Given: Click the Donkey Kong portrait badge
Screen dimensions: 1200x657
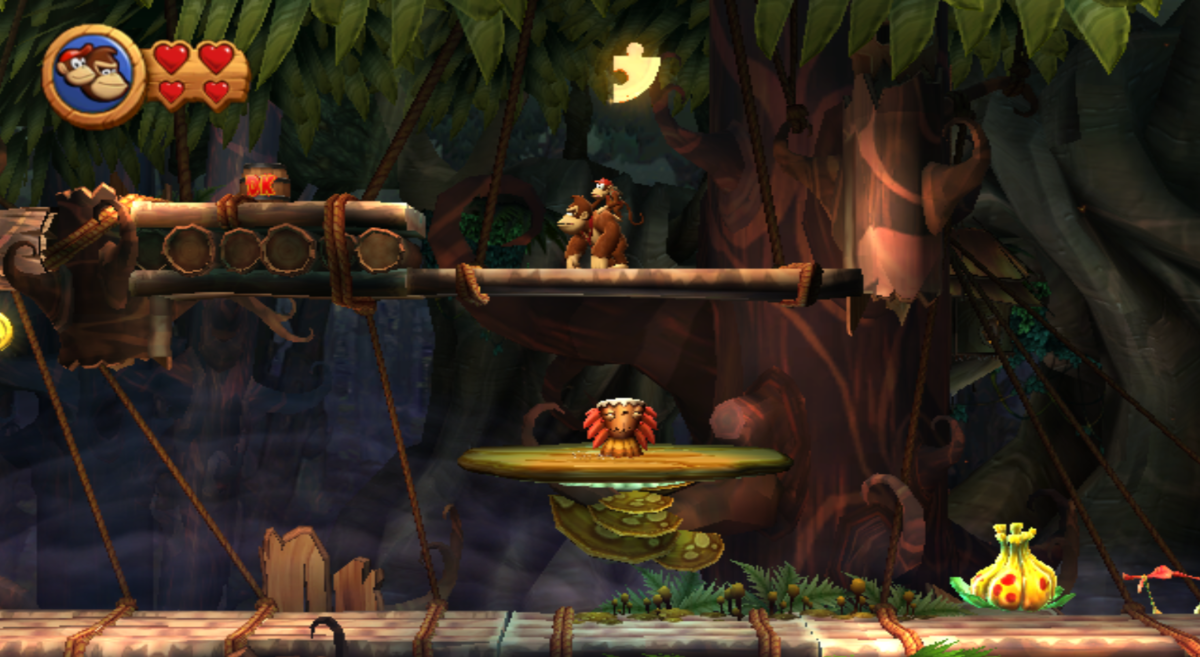Looking at the screenshot, I should click(94, 76).
